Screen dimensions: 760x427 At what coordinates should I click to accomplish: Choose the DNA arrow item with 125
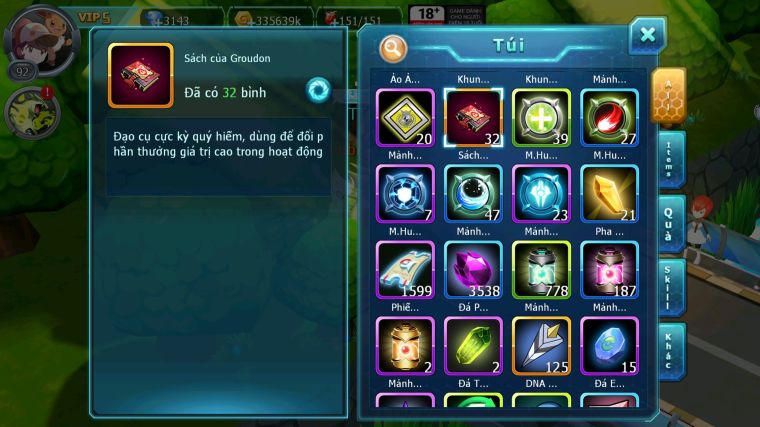[541, 346]
